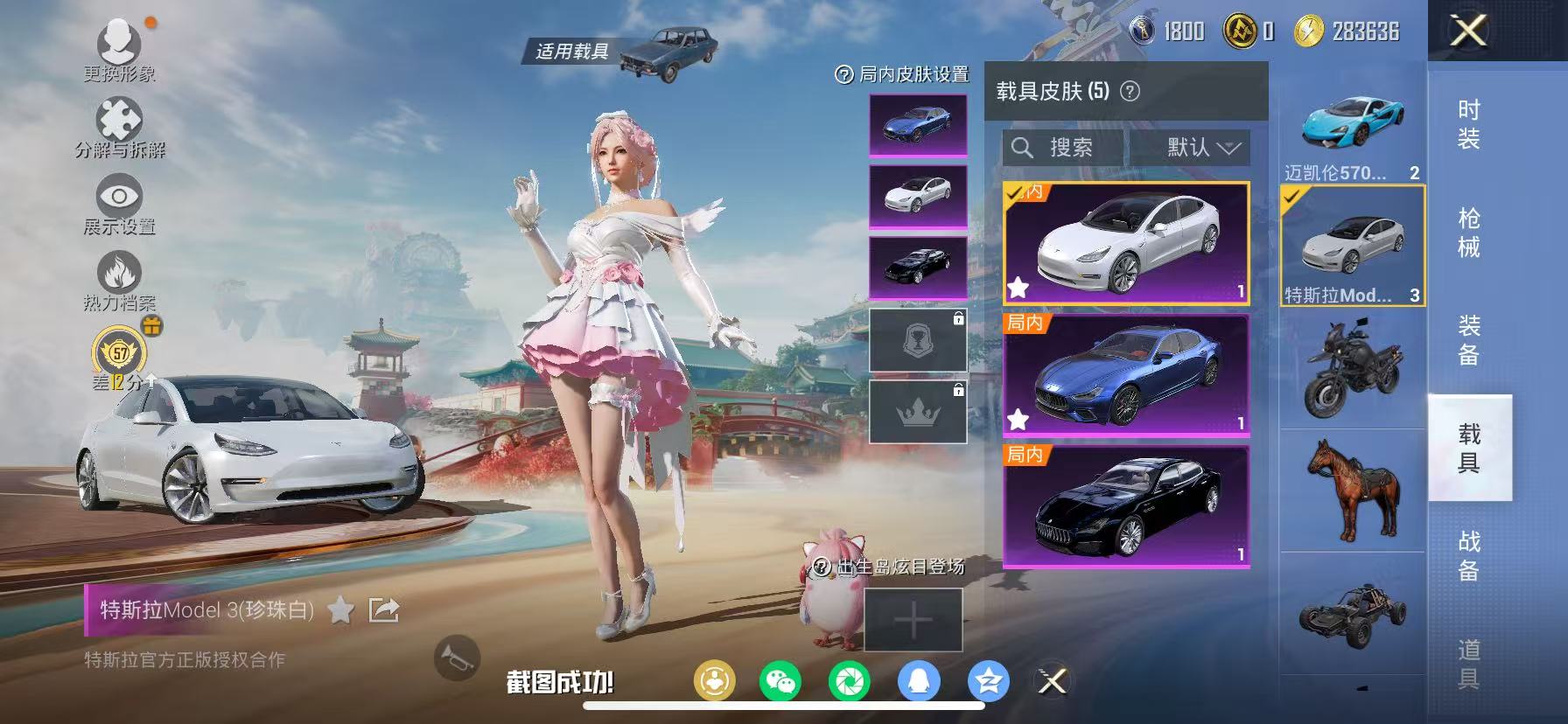
Task: Click the 差12分 level progress indicator
Action: click(120, 383)
